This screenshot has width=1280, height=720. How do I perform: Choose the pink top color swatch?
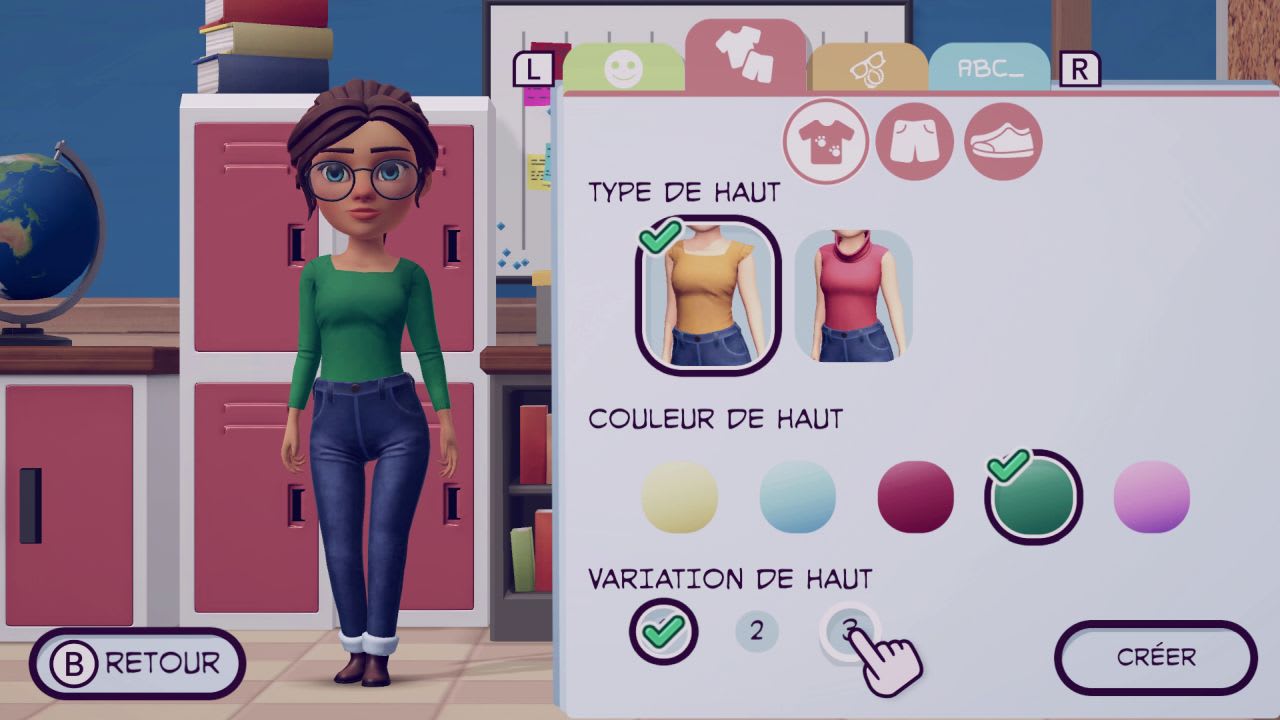pos(1150,495)
